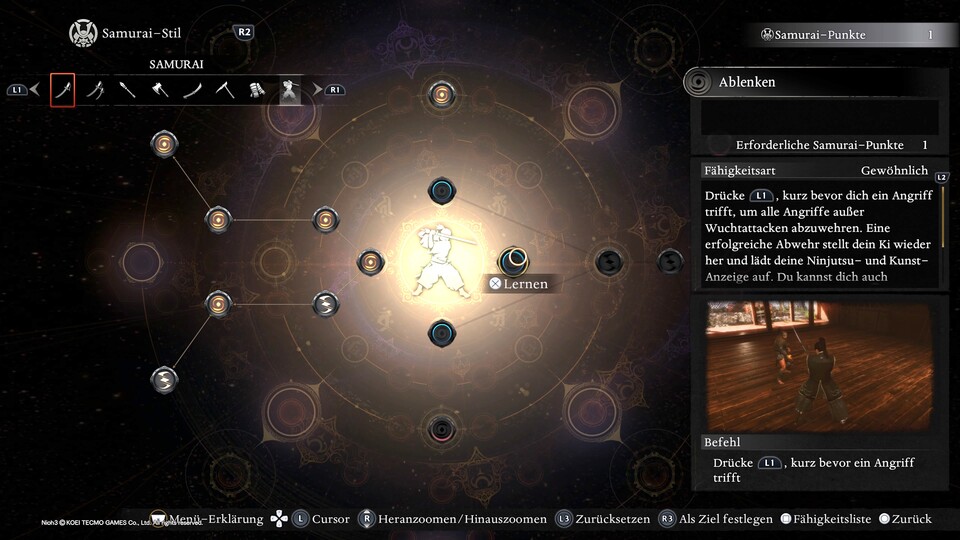The image size is (960, 540).
Task: Switch to the long curved odachi tab
Action: click(x=192, y=90)
